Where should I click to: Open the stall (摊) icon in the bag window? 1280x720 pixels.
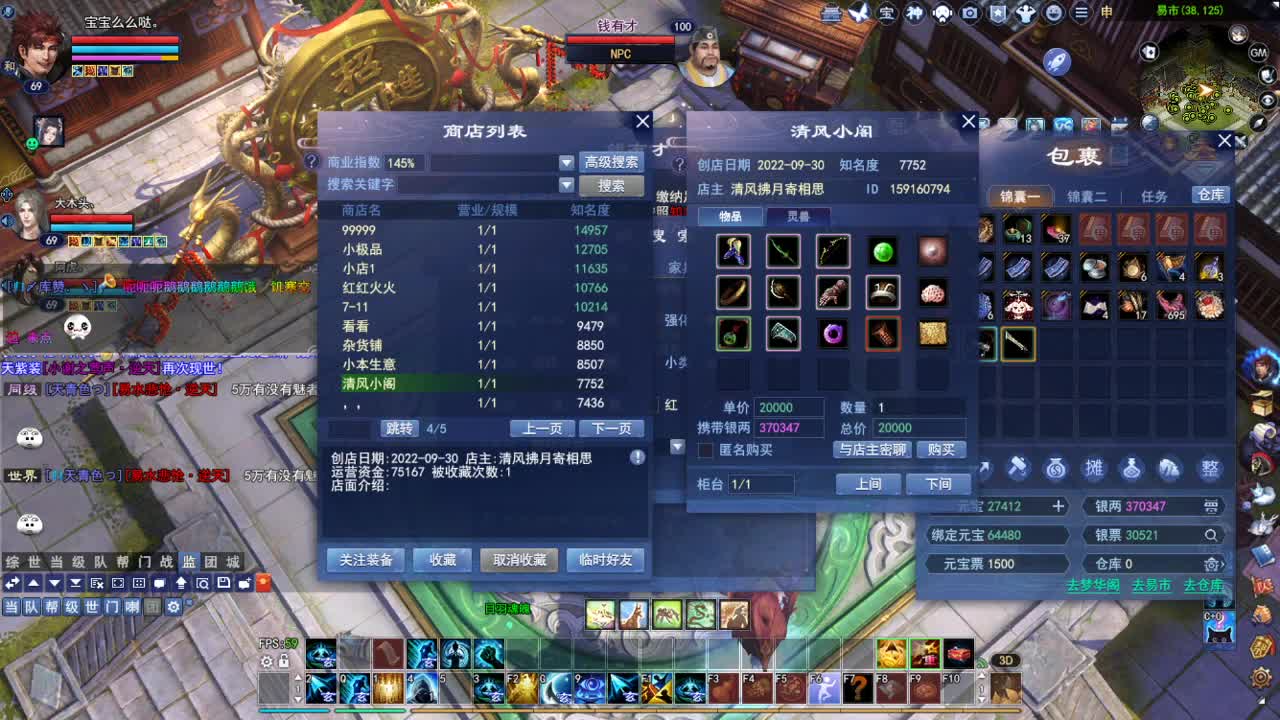[1095, 468]
